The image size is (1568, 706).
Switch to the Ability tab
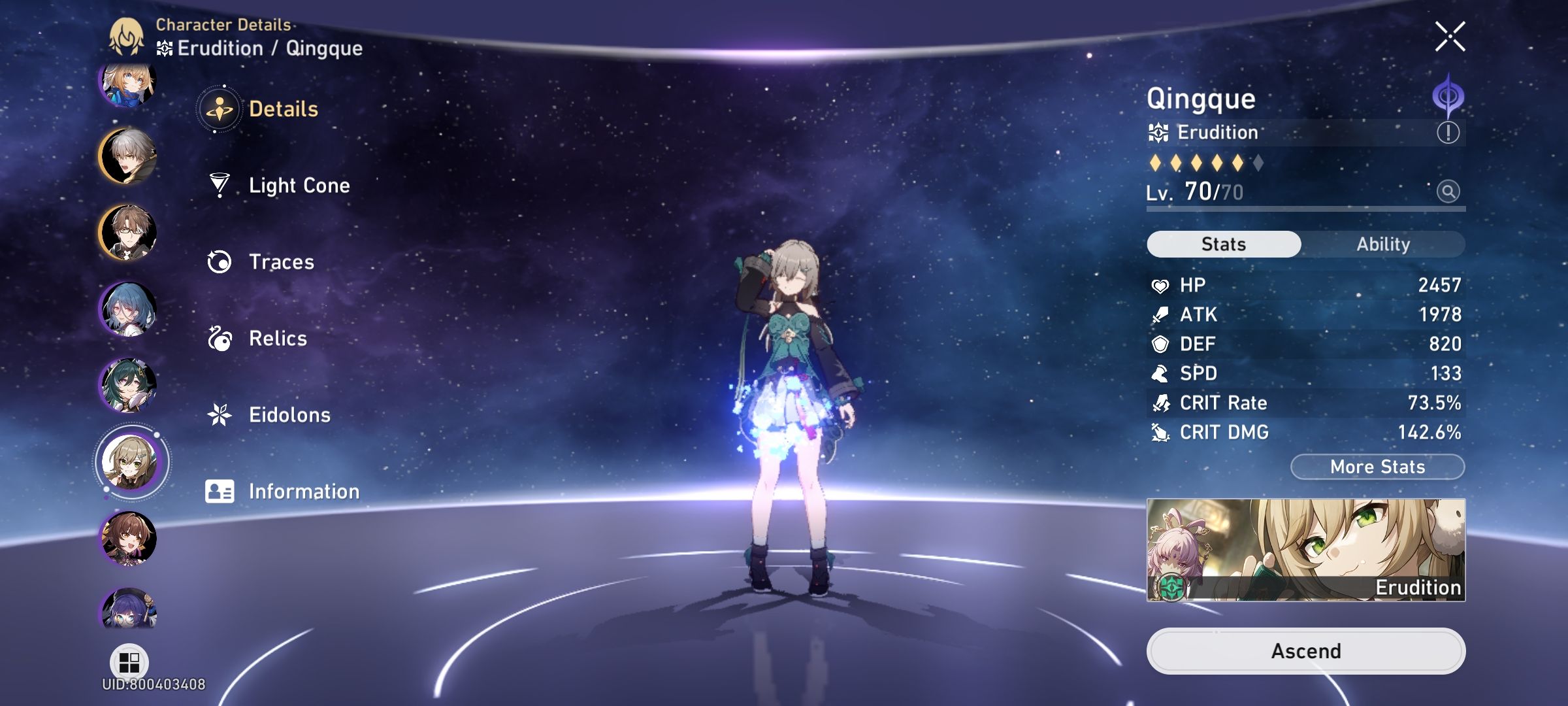pos(1384,244)
